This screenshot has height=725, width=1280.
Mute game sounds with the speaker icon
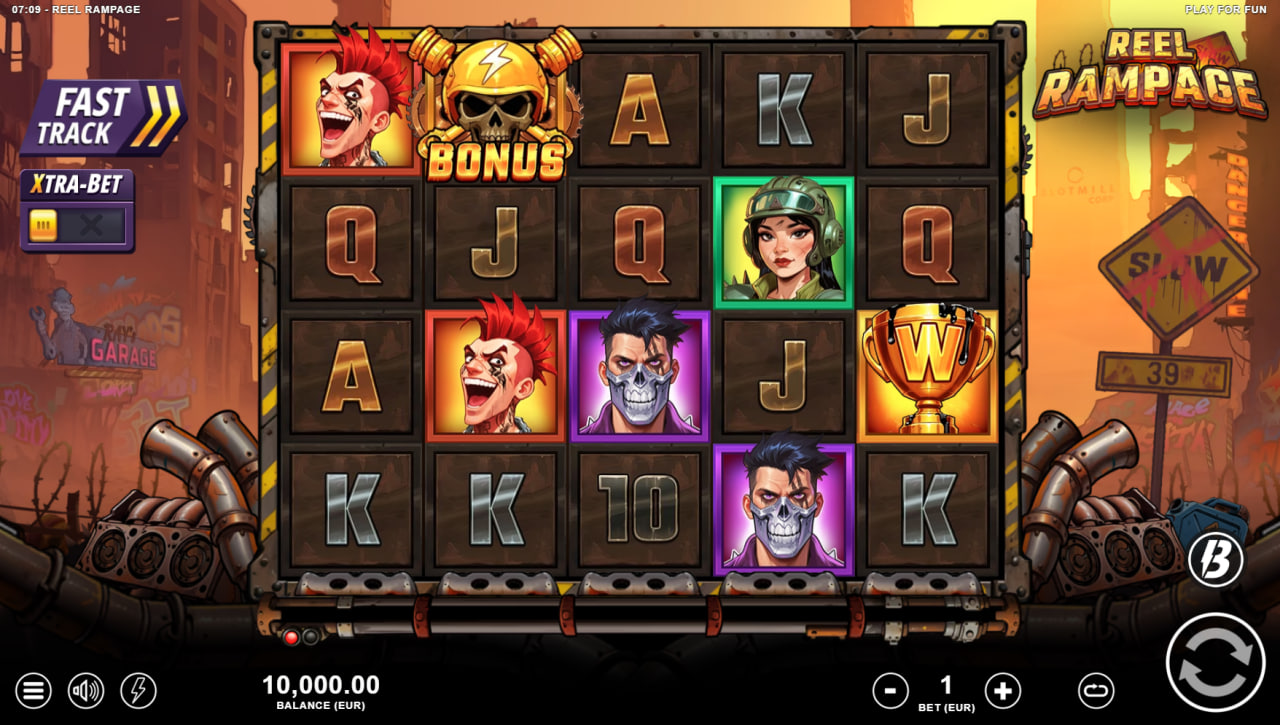pyautogui.click(x=85, y=690)
